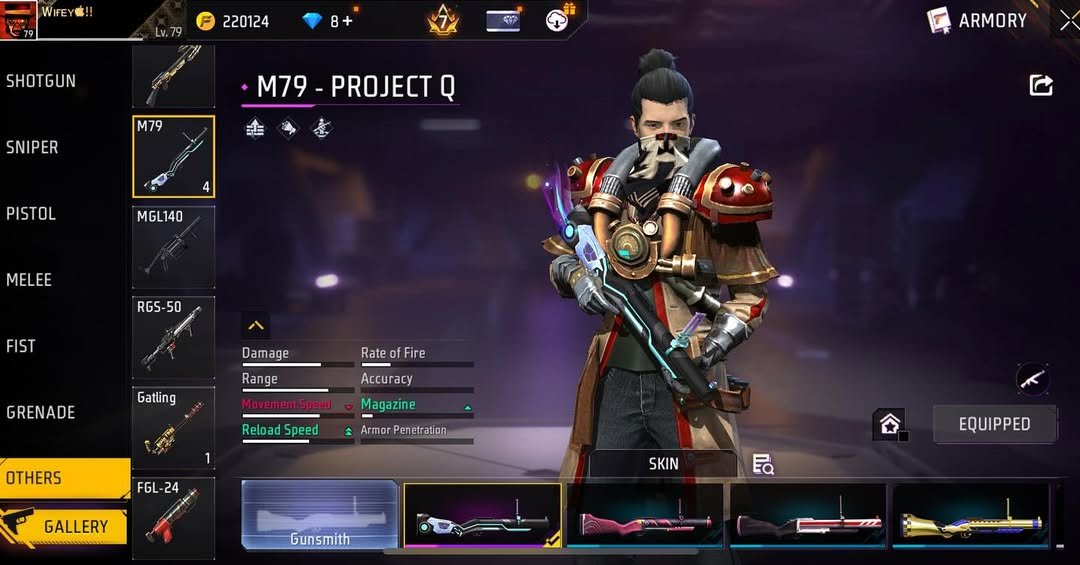Open the Grenade category
Screen dimensions: 1080x565
(42, 412)
